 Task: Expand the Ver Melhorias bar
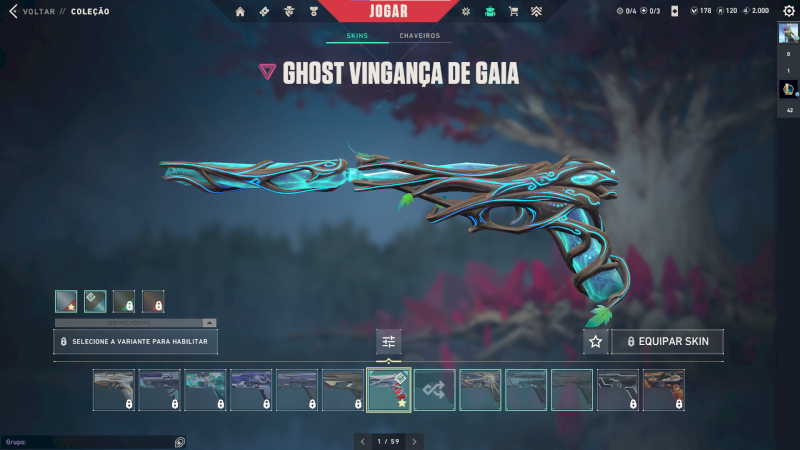click(135, 323)
